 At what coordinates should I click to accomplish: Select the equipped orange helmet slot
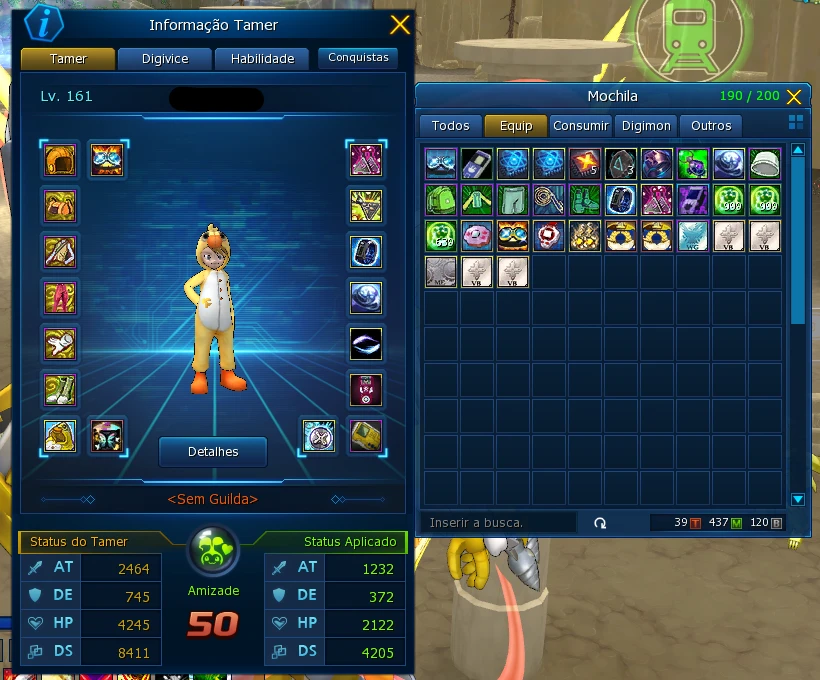click(60, 160)
